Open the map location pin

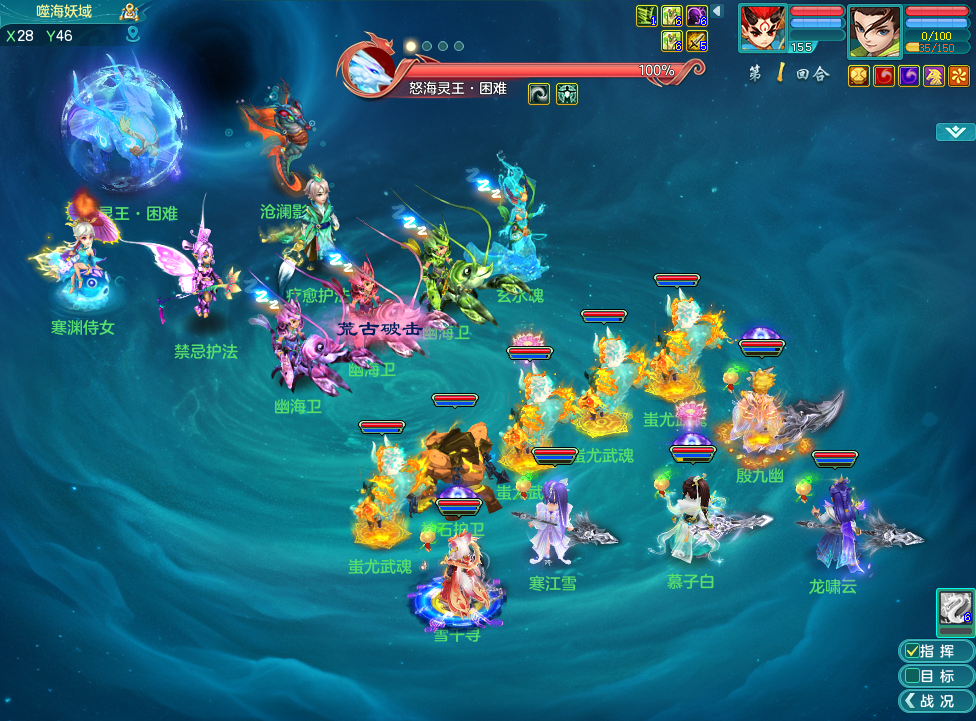(x=132, y=35)
